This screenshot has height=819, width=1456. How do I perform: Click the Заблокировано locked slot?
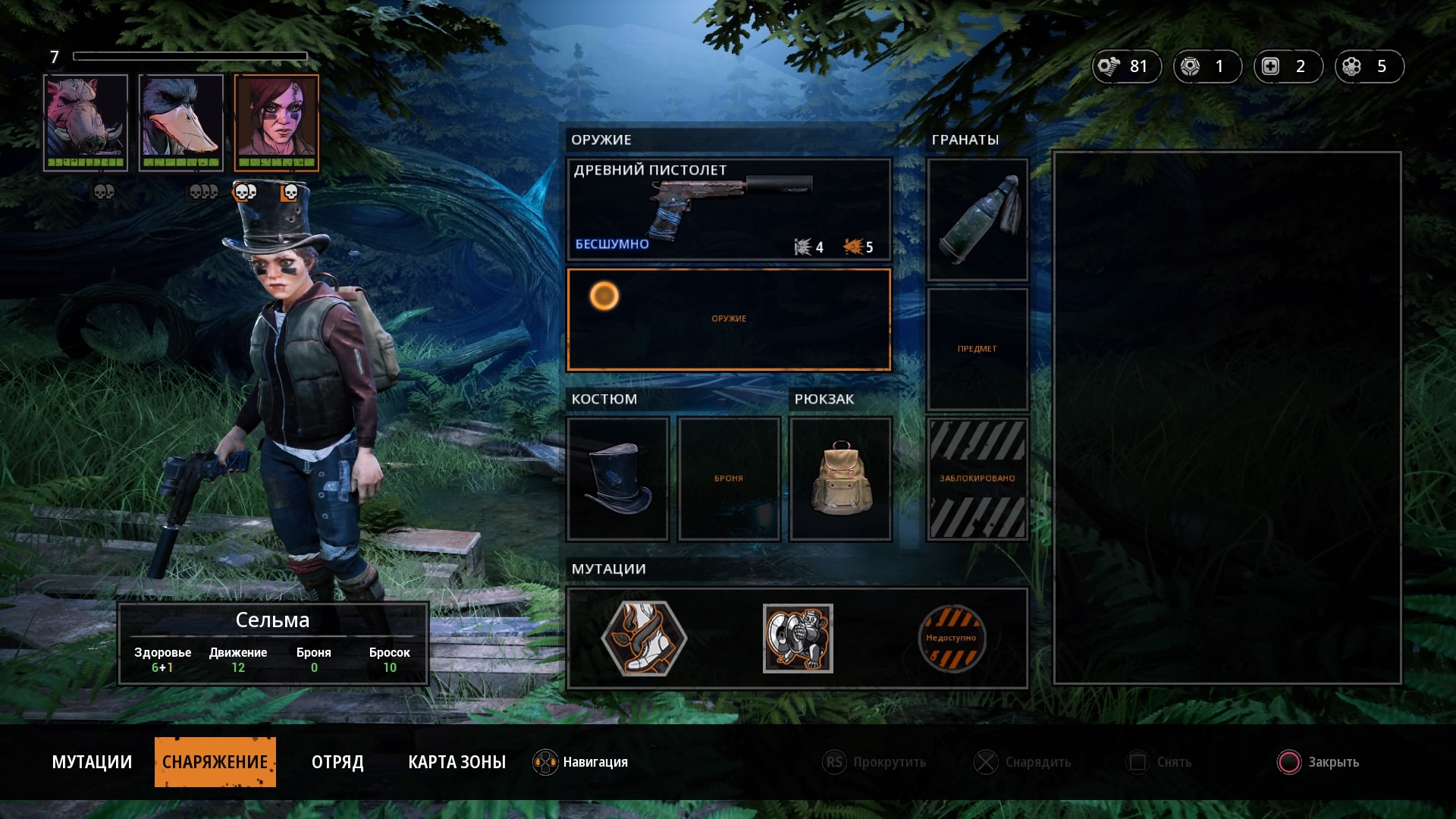pos(977,479)
